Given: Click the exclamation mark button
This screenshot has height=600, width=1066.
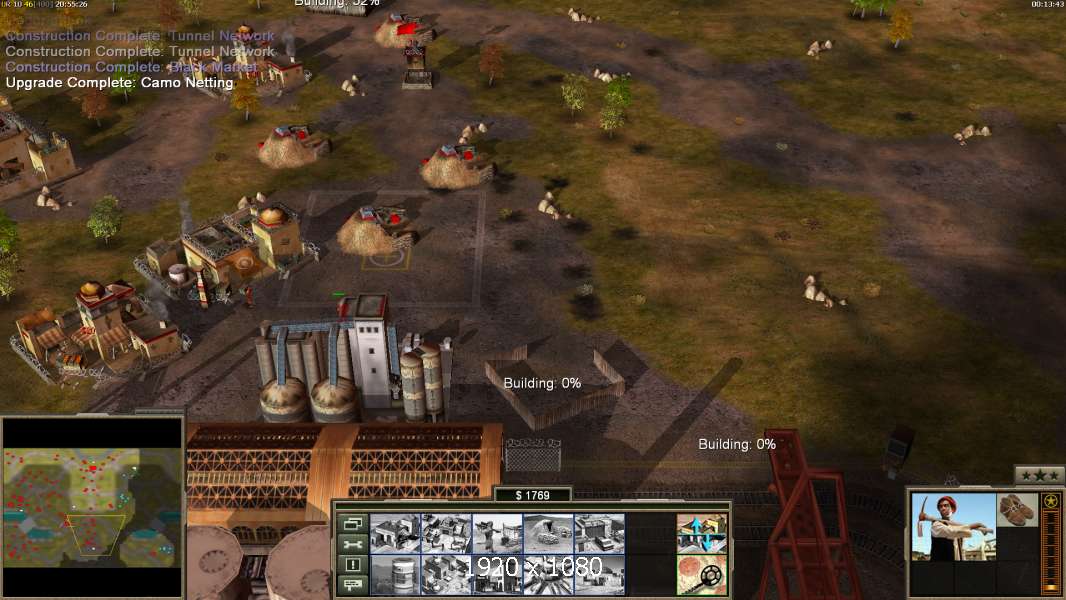Looking at the screenshot, I should pyautogui.click(x=352, y=565).
